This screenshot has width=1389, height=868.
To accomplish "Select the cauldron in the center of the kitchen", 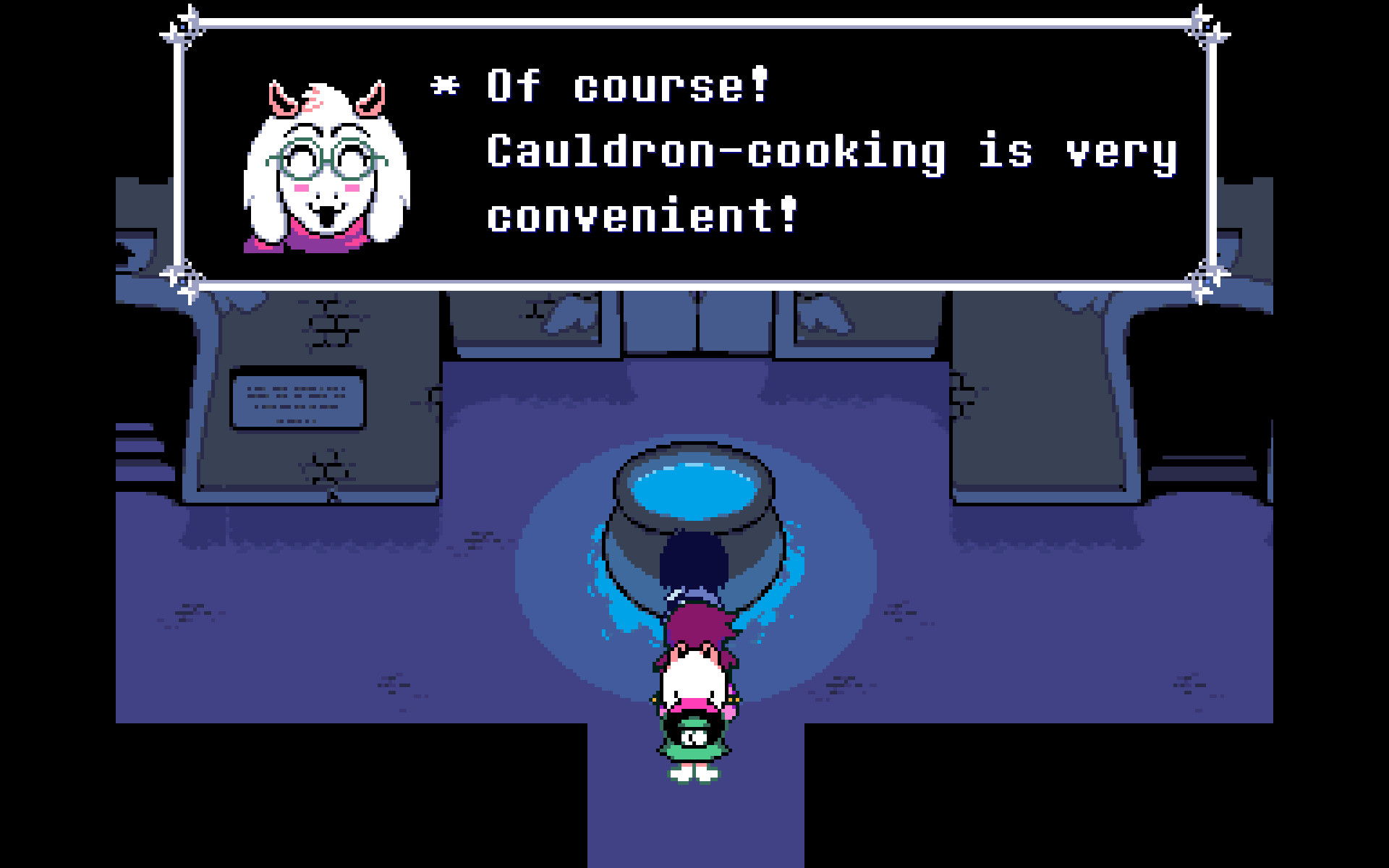I will (694, 514).
